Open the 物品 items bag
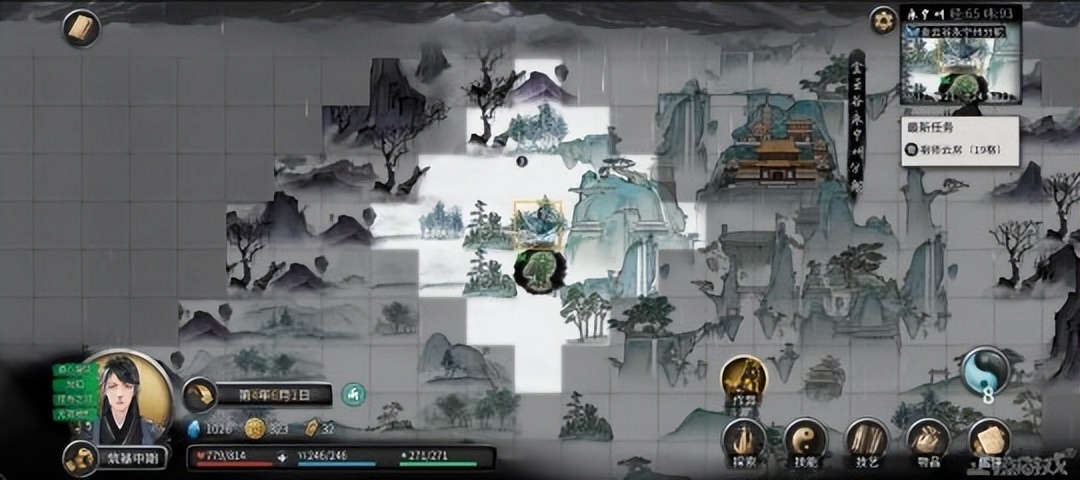Screen dimensions: 1080x480 click(x=927, y=440)
